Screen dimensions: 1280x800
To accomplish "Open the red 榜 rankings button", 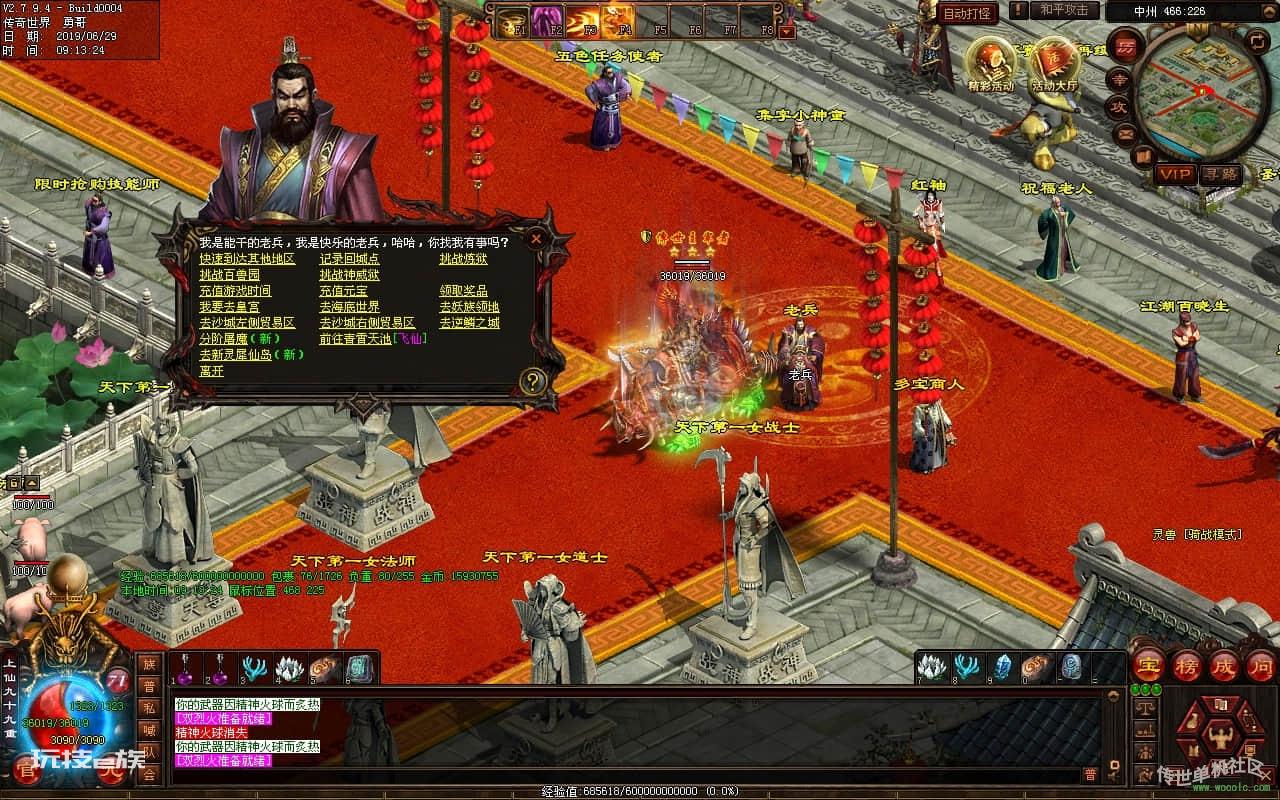I will pyautogui.click(x=1186, y=665).
